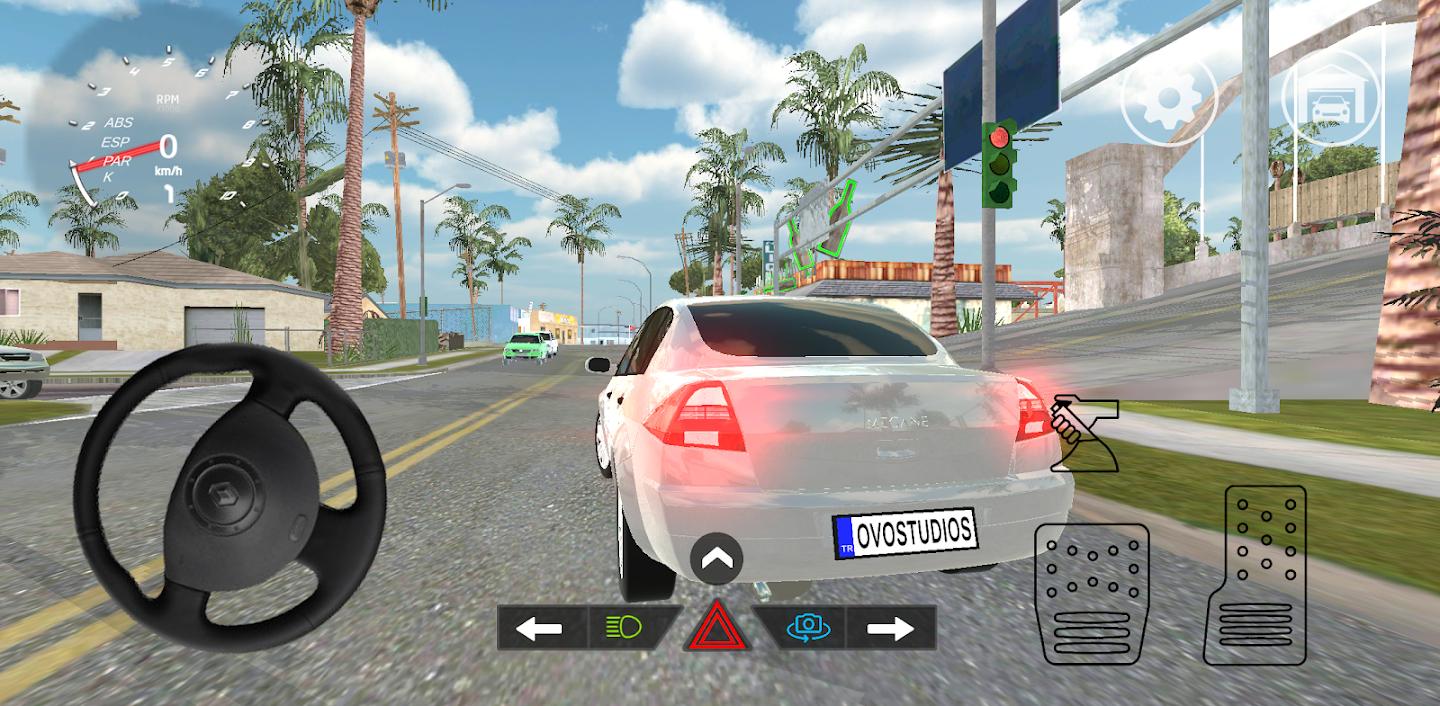Open the settings gear menu

click(x=1167, y=97)
